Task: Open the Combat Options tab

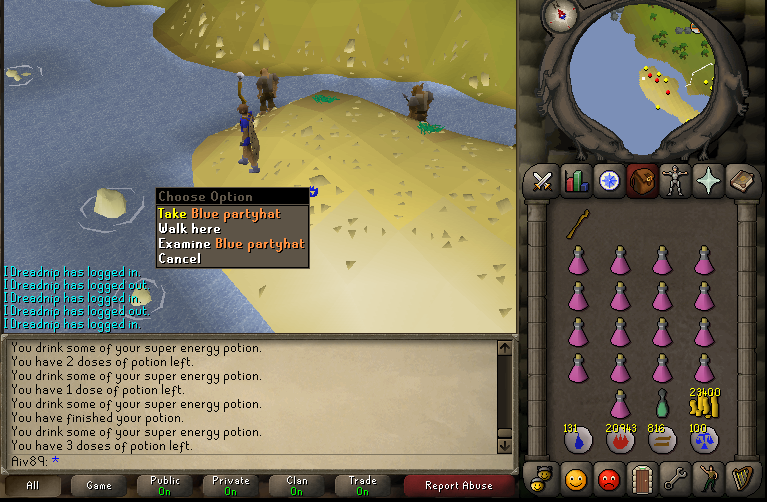Action: (543, 181)
